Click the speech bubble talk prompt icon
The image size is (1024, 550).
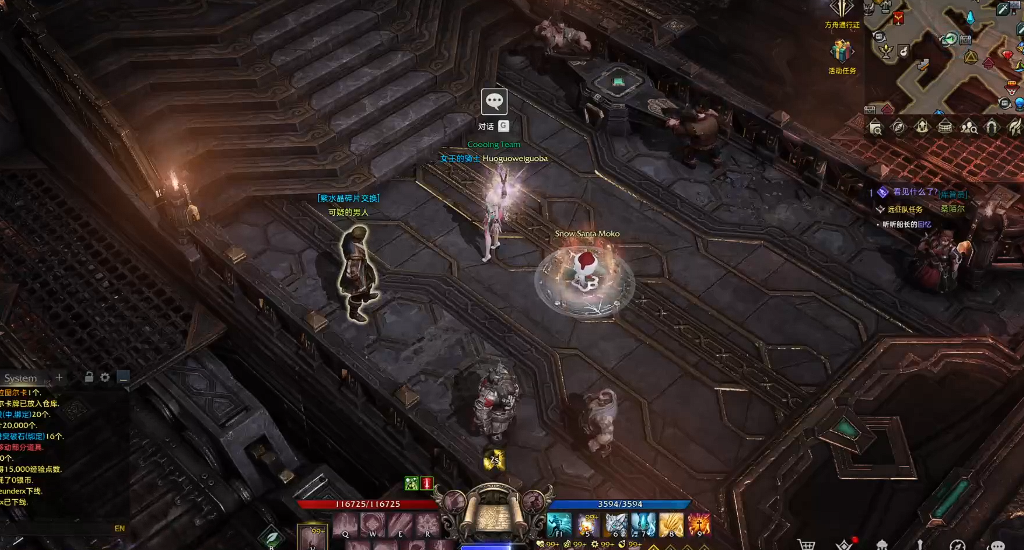[x=494, y=101]
